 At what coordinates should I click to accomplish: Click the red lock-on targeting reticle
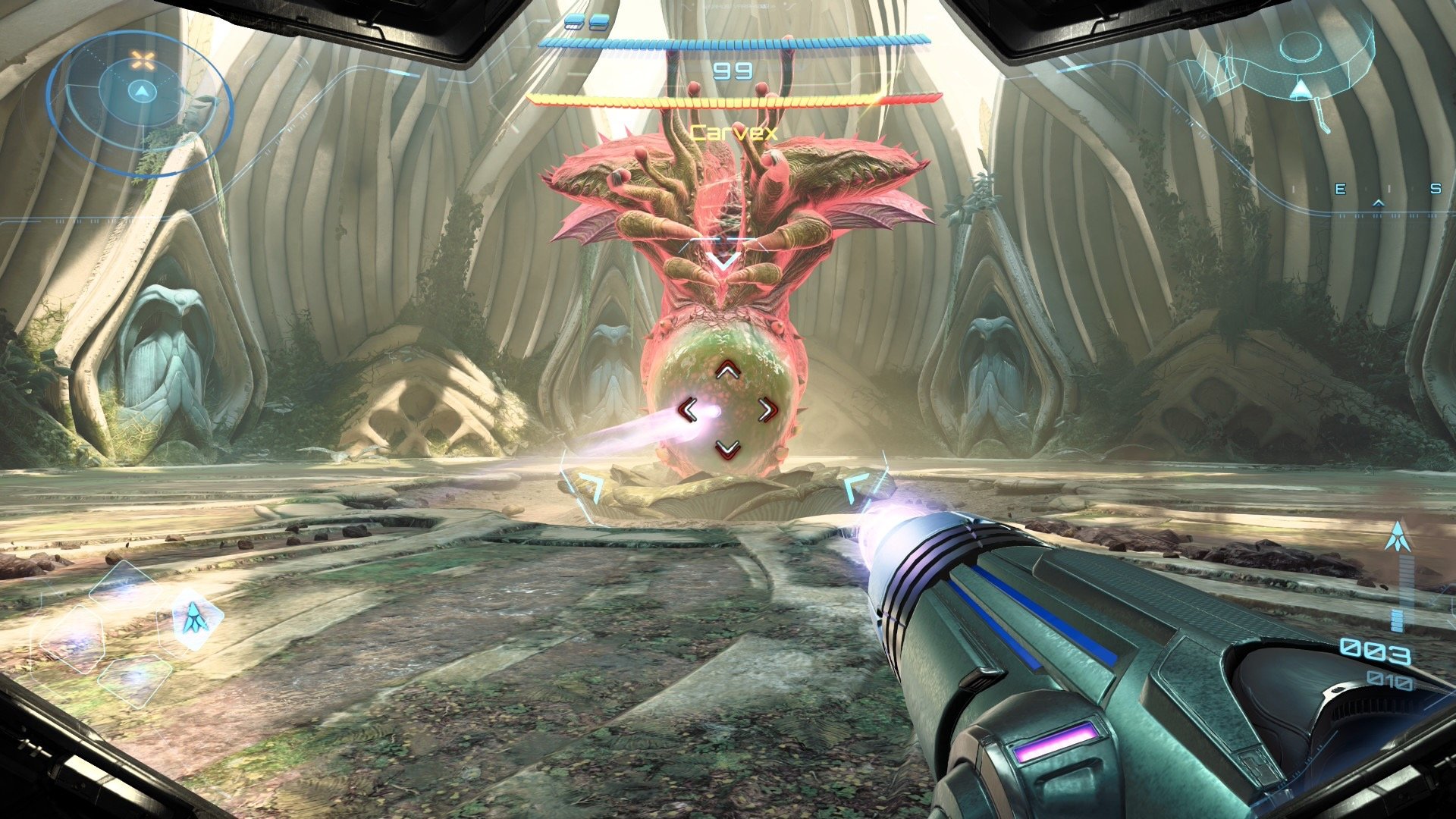(x=728, y=411)
